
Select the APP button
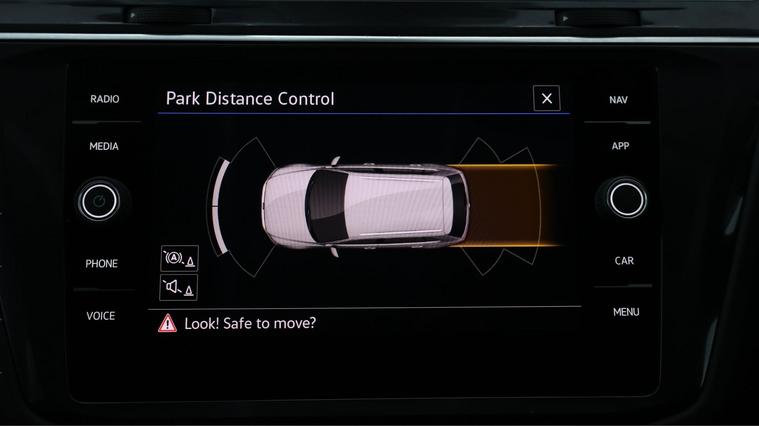tap(620, 146)
